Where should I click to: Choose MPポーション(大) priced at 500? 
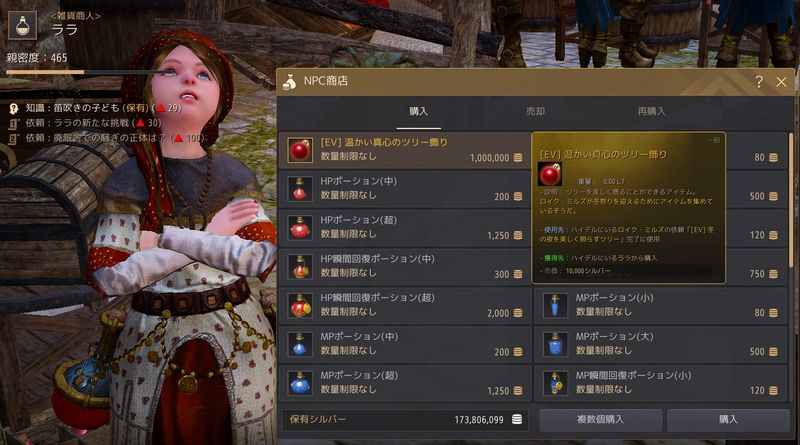click(x=662, y=344)
